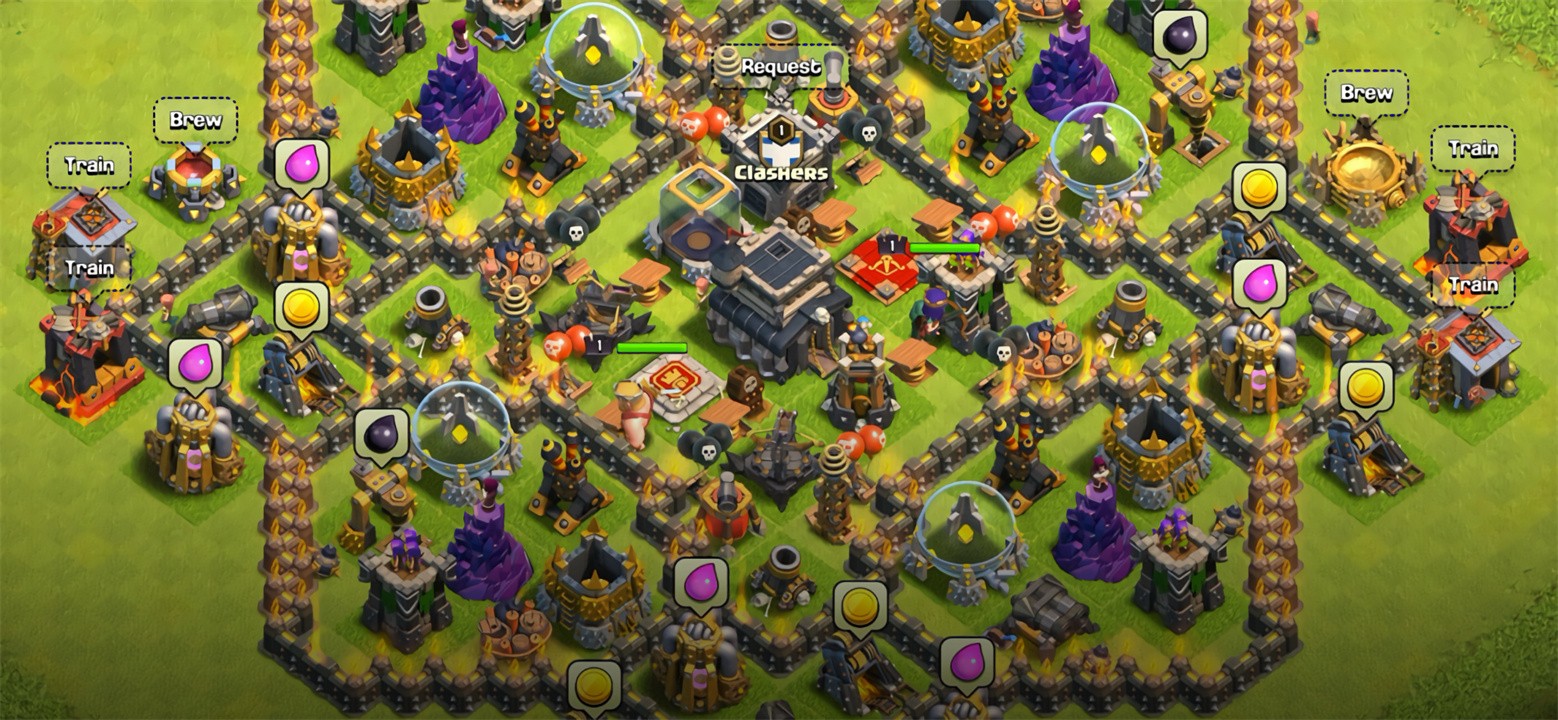The width and height of the screenshot is (1558, 720).
Task: Open troop training with the upper-left Train label
Action: (89, 166)
